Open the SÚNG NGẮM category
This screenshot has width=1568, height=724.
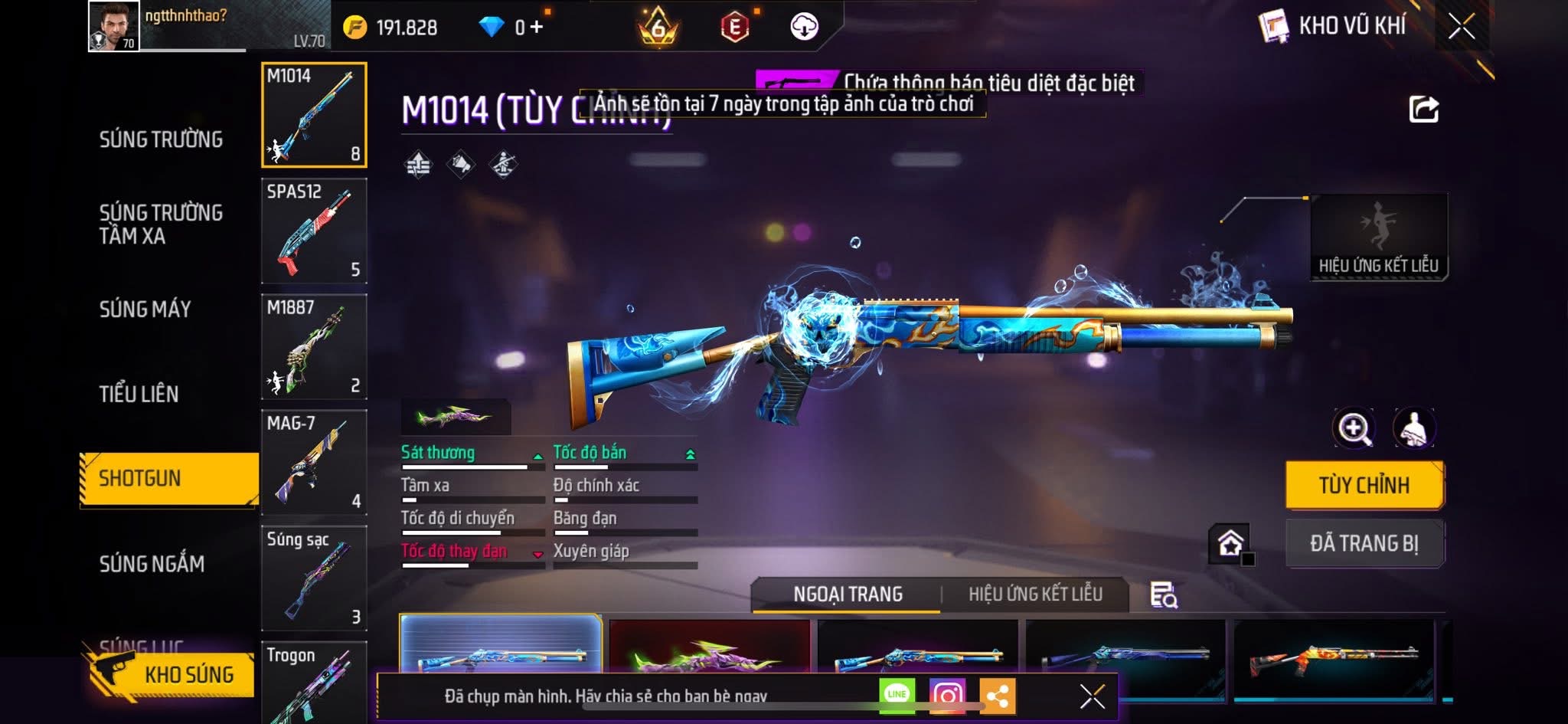point(152,565)
